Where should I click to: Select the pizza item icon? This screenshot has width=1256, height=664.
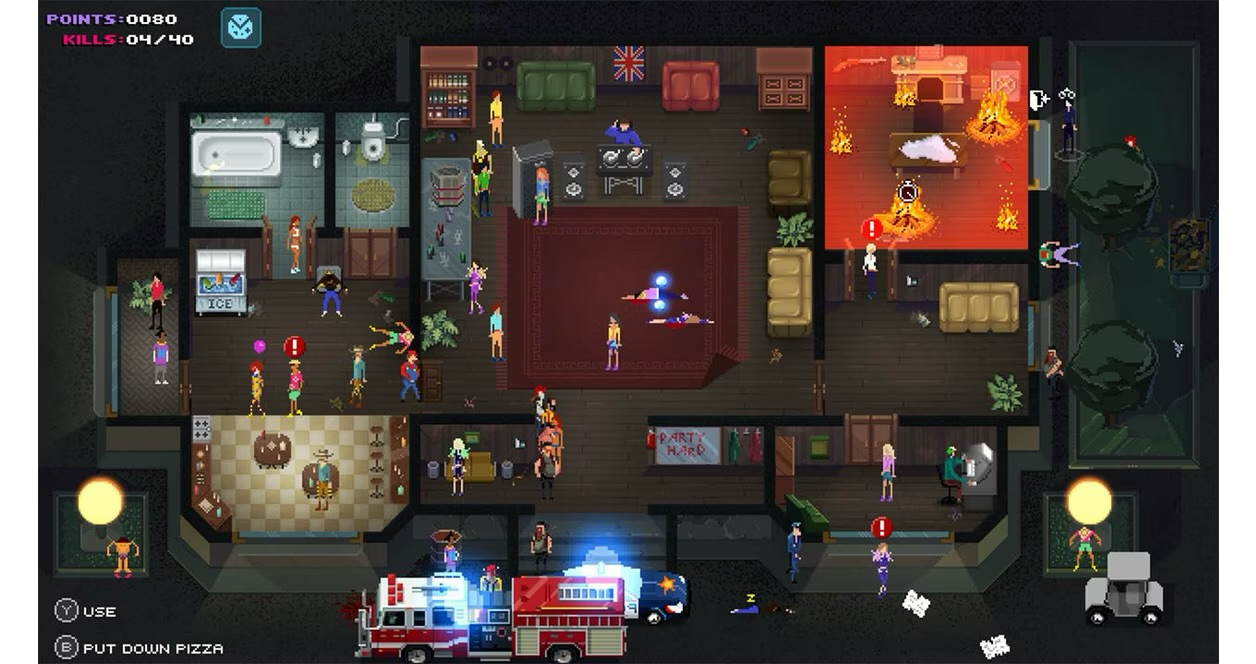pos(240,28)
